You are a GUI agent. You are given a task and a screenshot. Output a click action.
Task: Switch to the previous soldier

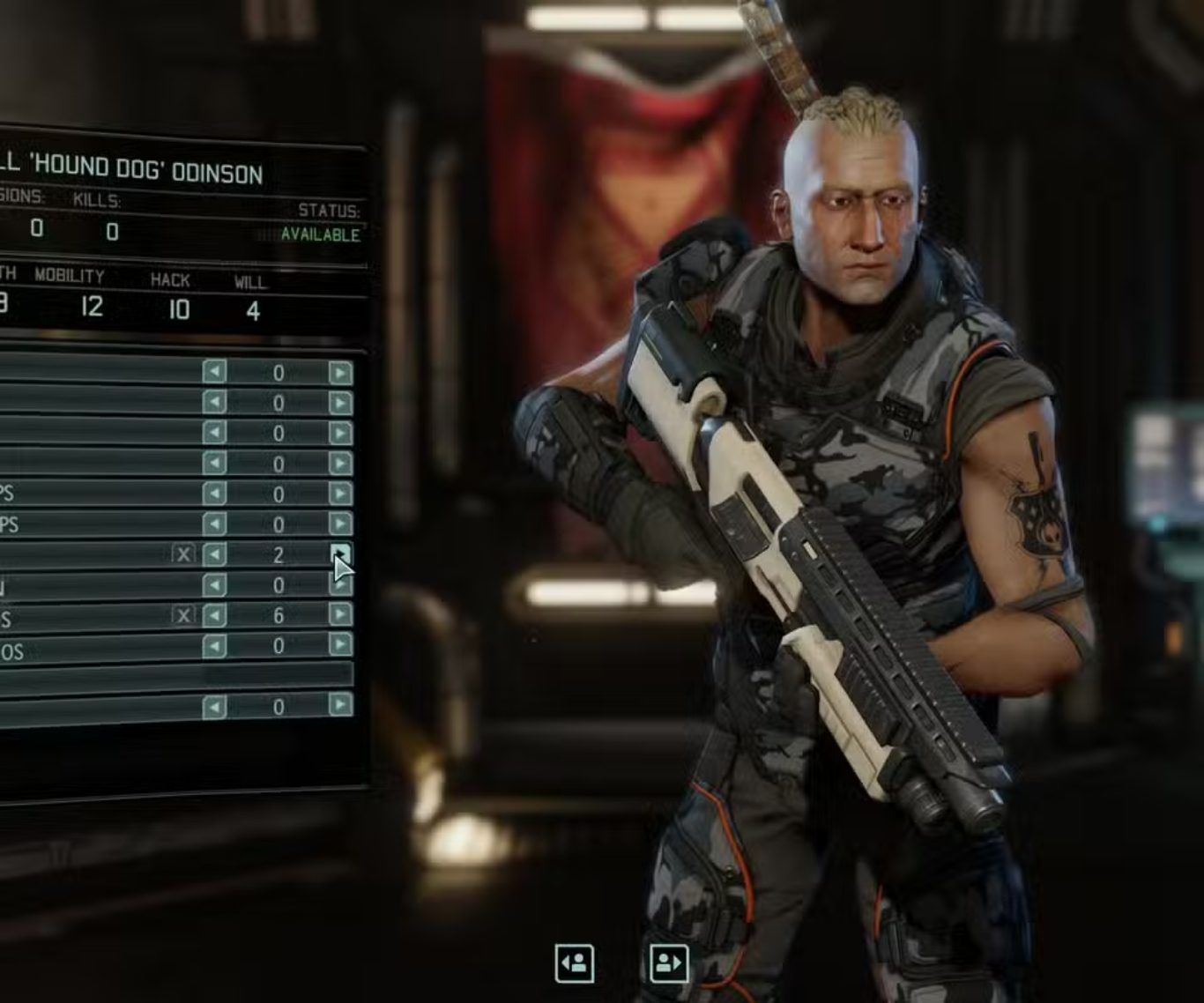pyautogui.click(x=575, y=962)
